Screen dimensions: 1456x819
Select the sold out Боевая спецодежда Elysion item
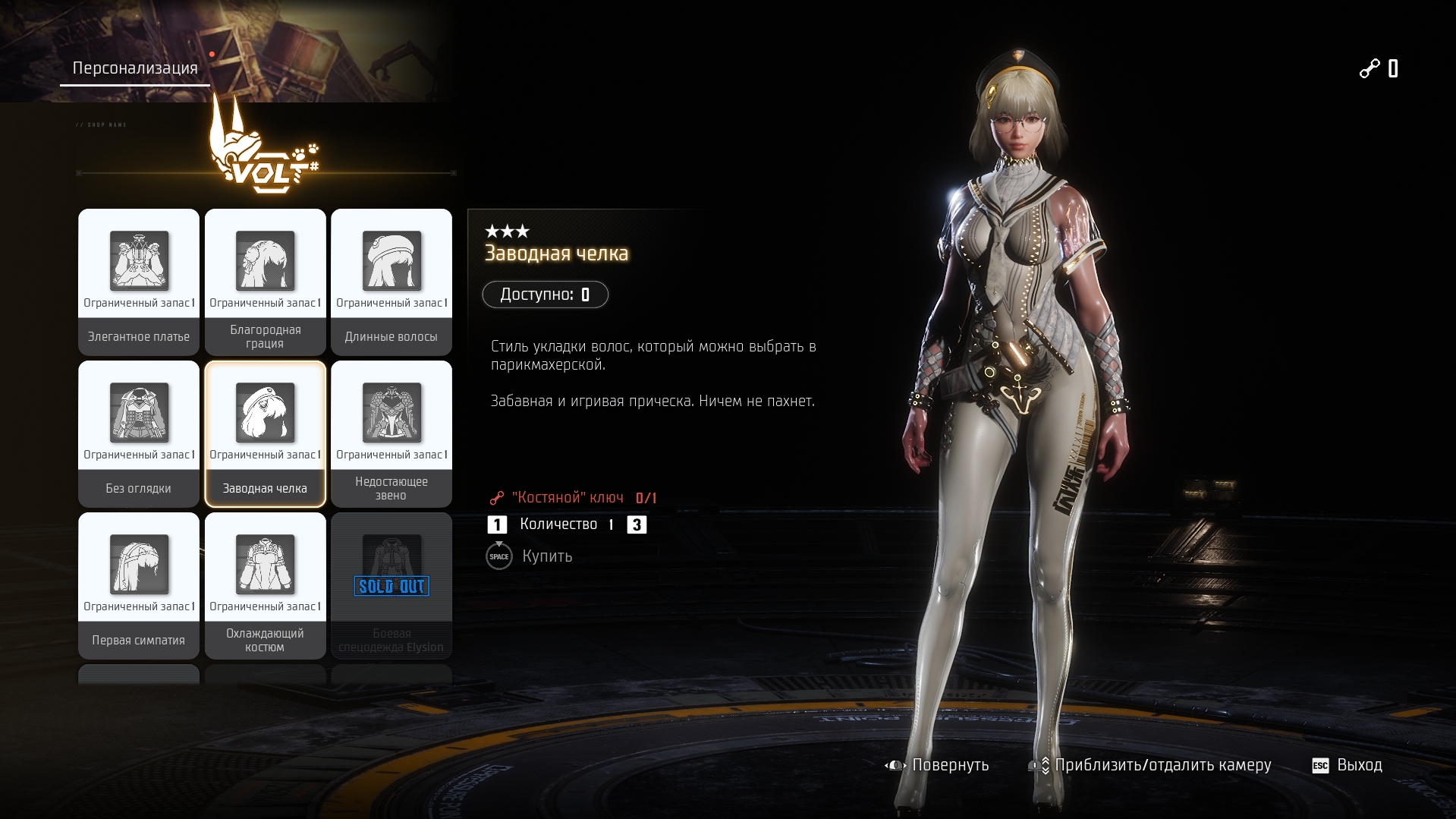(x=392, y=585)
